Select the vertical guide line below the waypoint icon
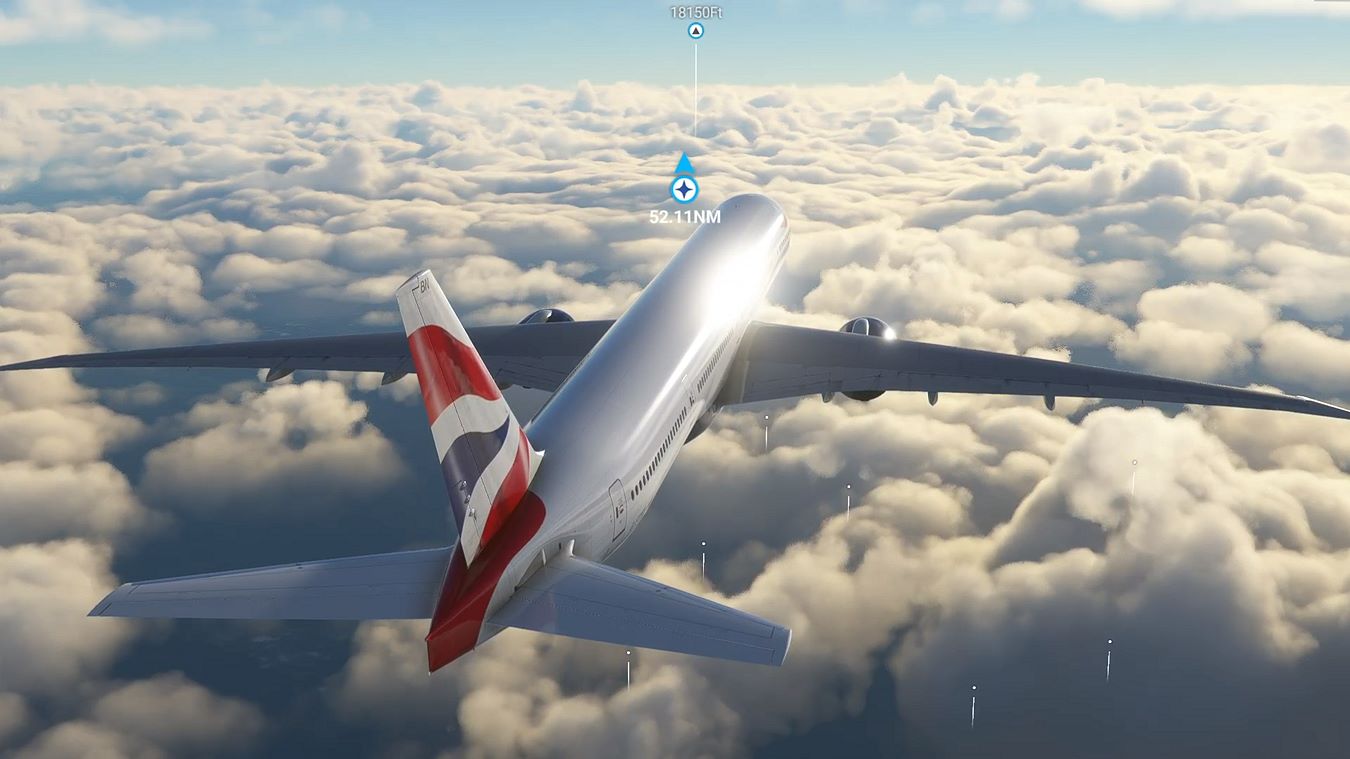 tap(697, 90)
